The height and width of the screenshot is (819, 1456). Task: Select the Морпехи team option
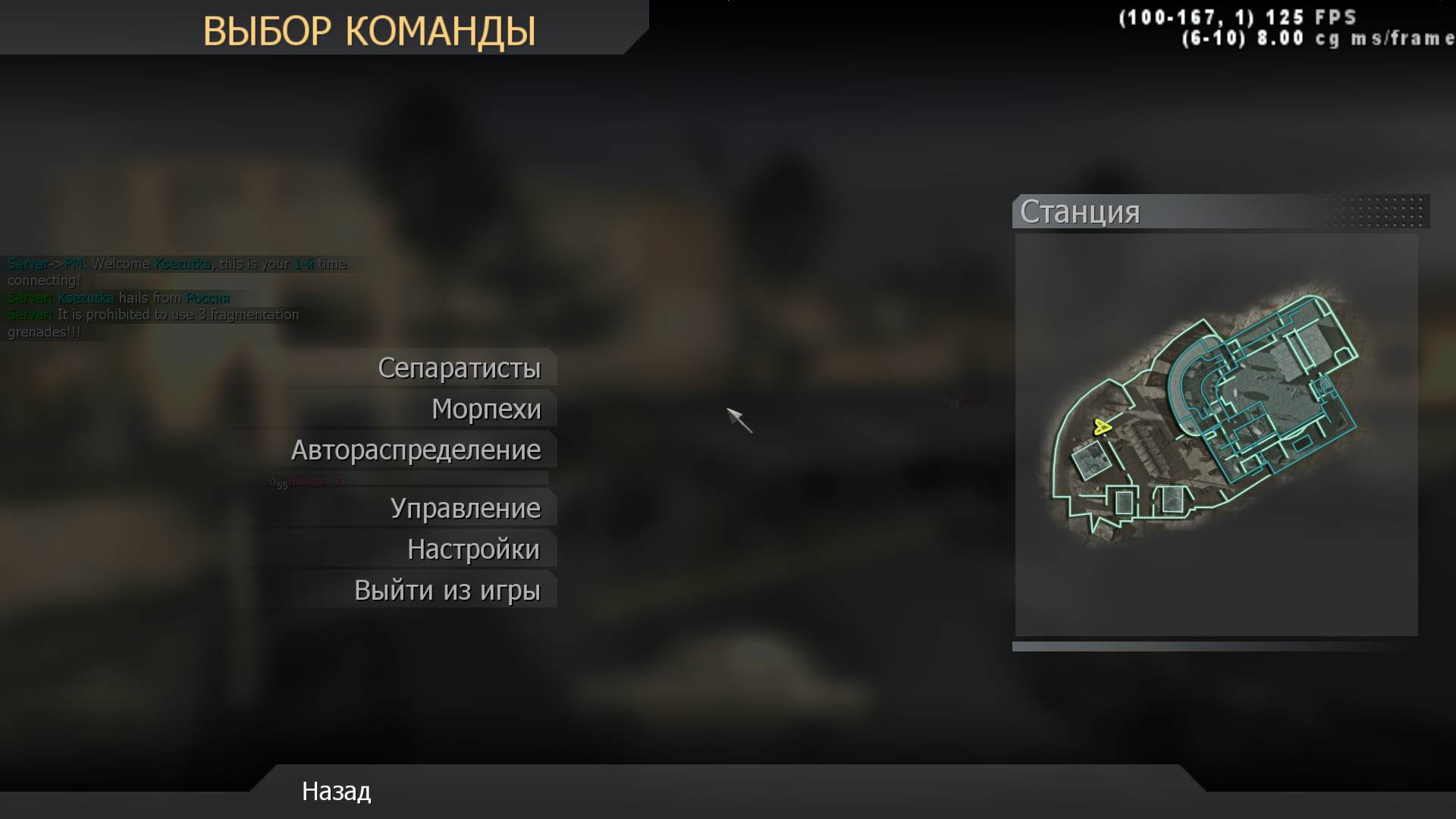tap(486, 408)
